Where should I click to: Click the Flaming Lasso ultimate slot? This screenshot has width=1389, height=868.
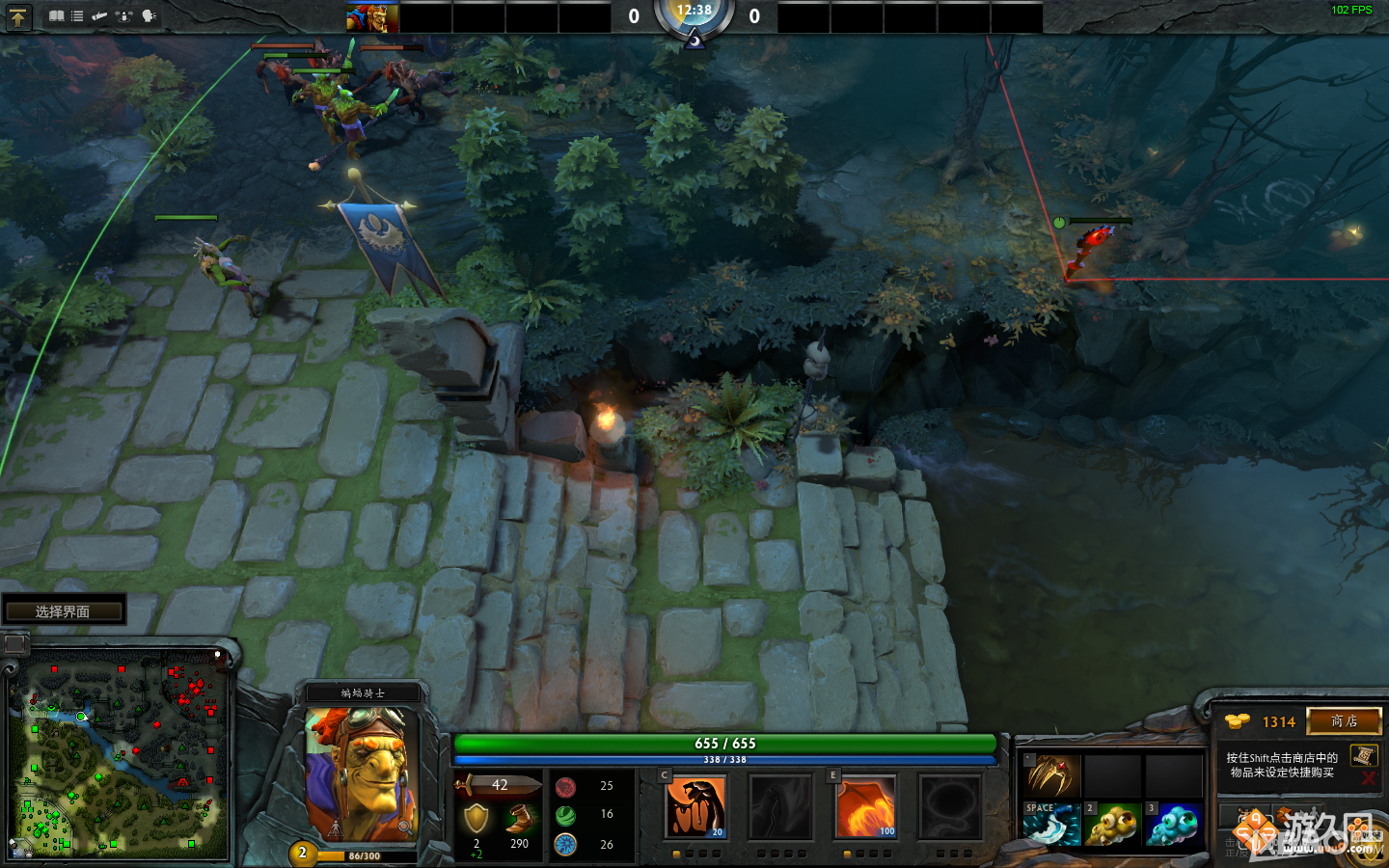[x=950, y=805]
